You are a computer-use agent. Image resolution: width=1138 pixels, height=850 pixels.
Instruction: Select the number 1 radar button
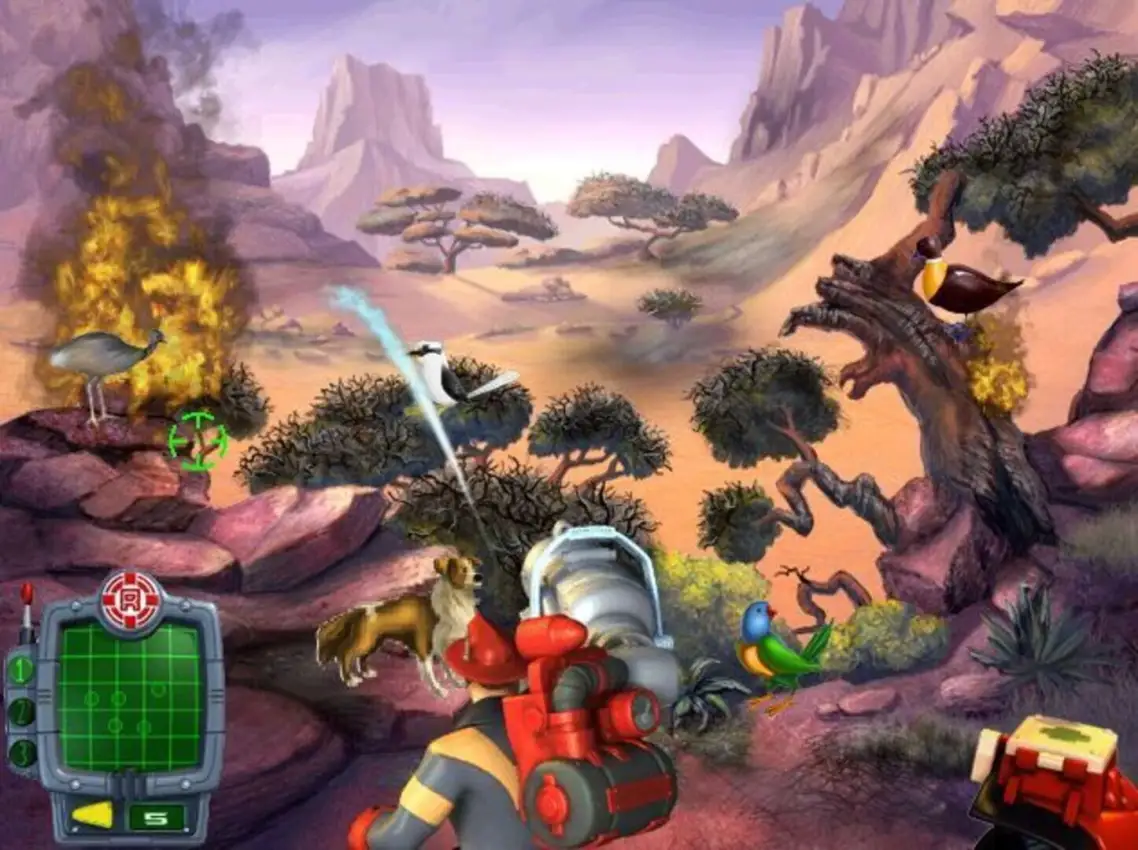(x=22, y=670)
